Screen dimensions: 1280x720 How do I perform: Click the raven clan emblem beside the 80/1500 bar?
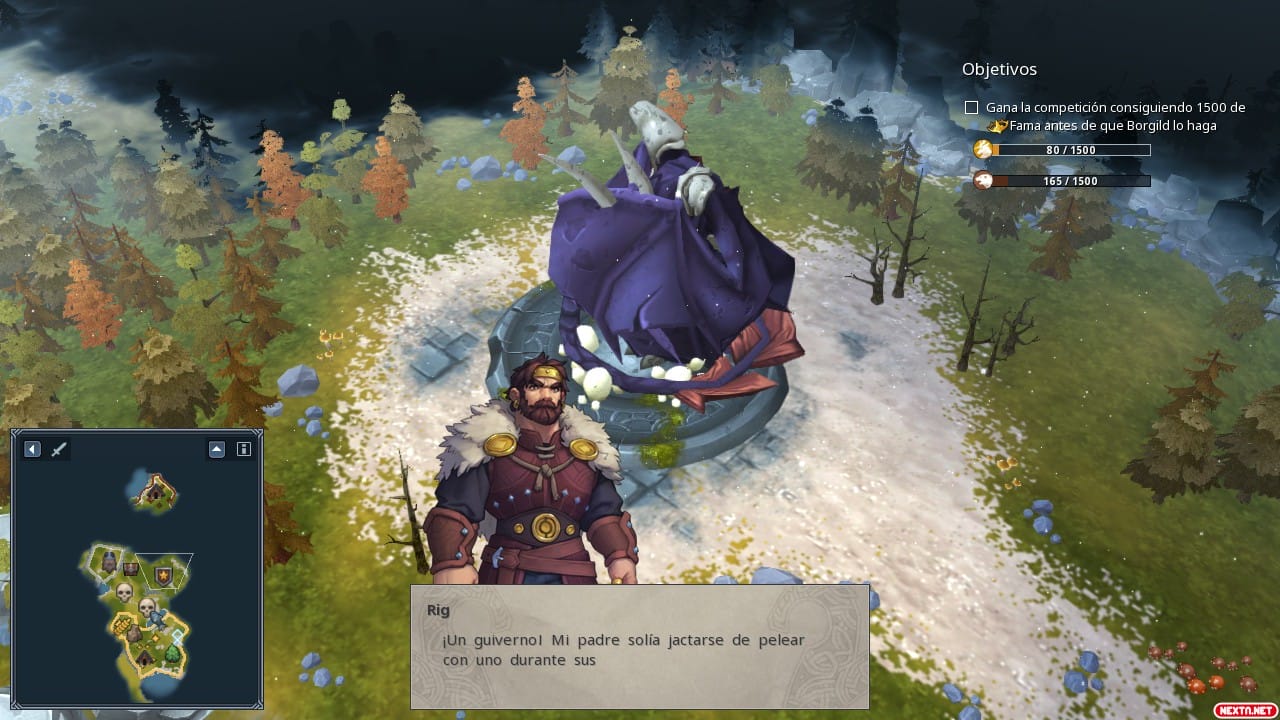click(x=984, y=148)
